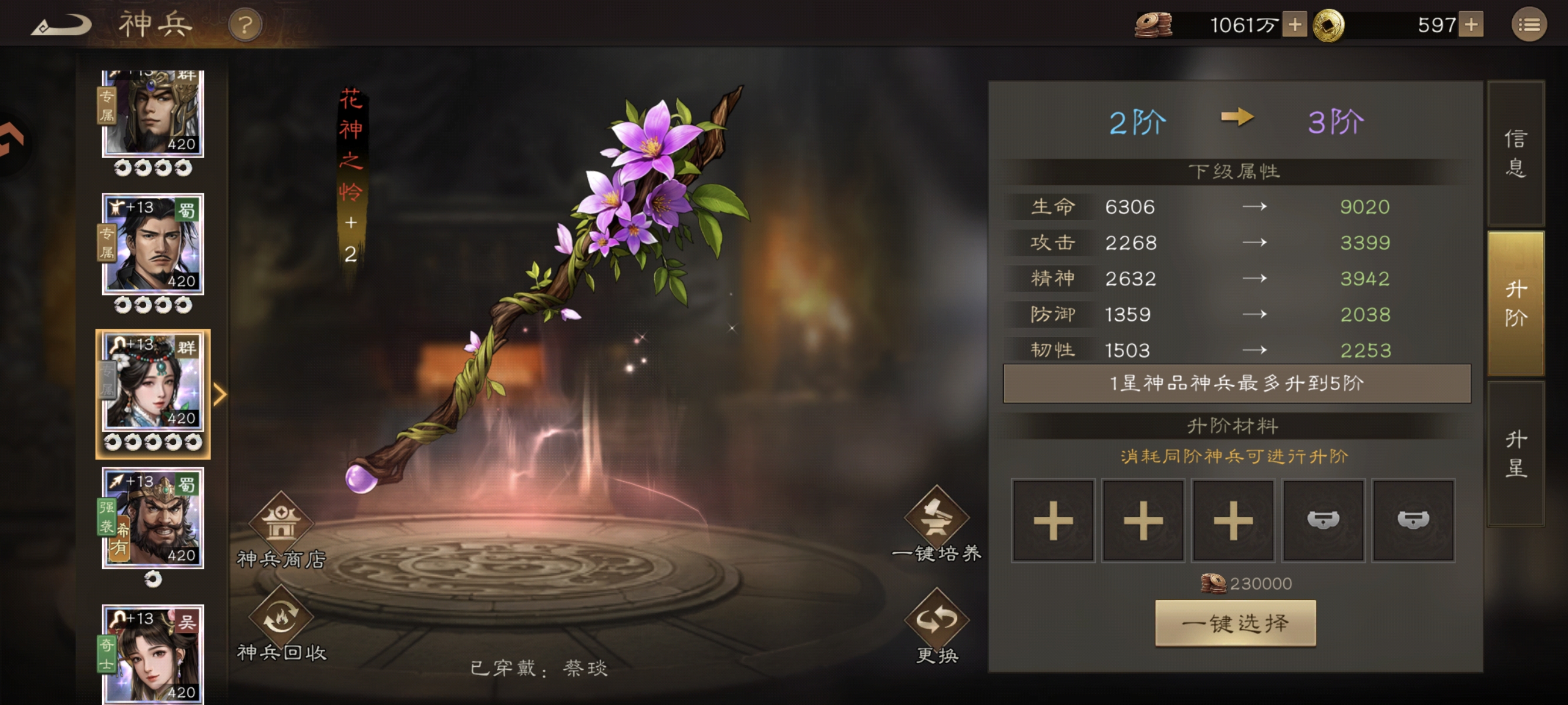Tap the back arrow to leave 神兵 screen
1568x705 pixels.
click(61, 24)
